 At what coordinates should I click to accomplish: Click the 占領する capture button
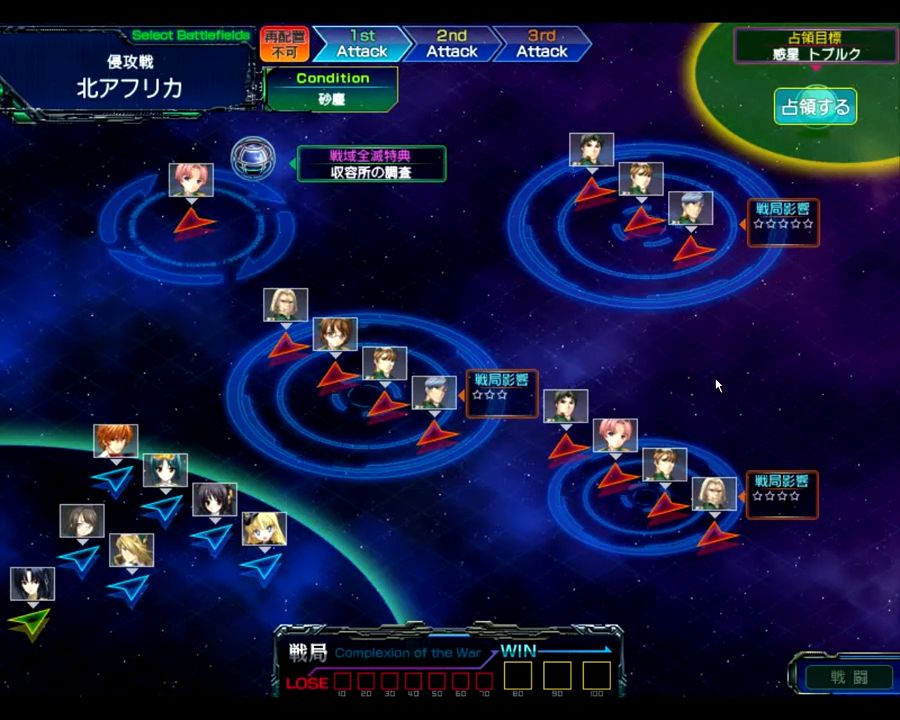pos(814,107)
